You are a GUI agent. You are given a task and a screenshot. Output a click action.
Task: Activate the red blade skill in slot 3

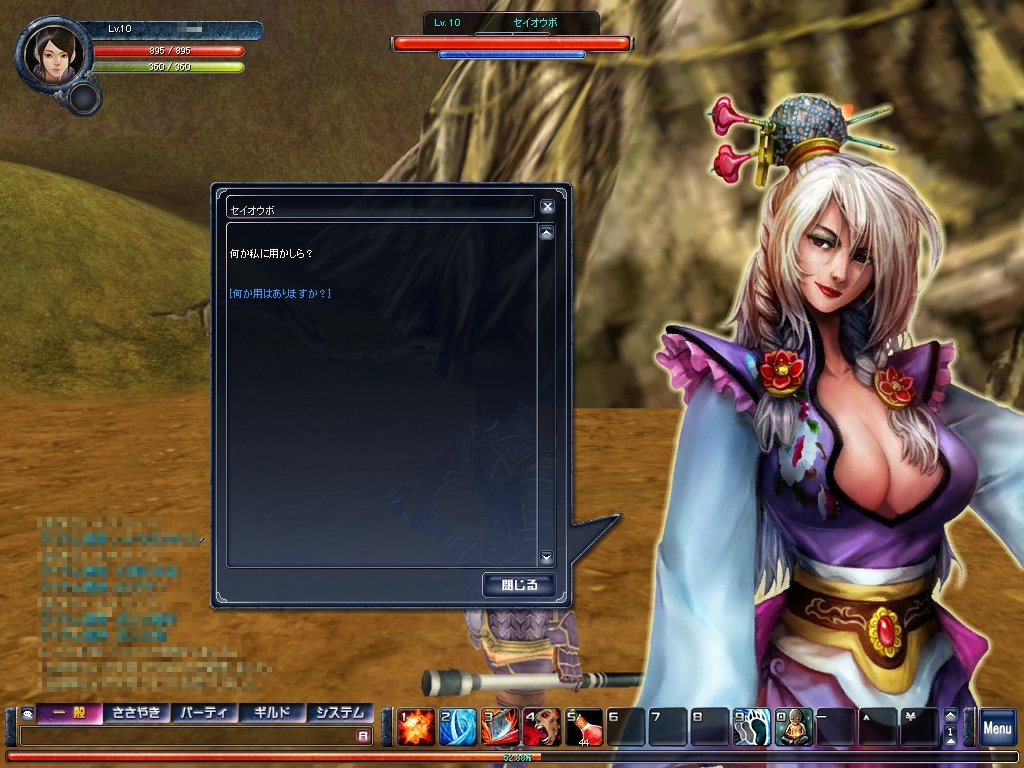(499, 727)
